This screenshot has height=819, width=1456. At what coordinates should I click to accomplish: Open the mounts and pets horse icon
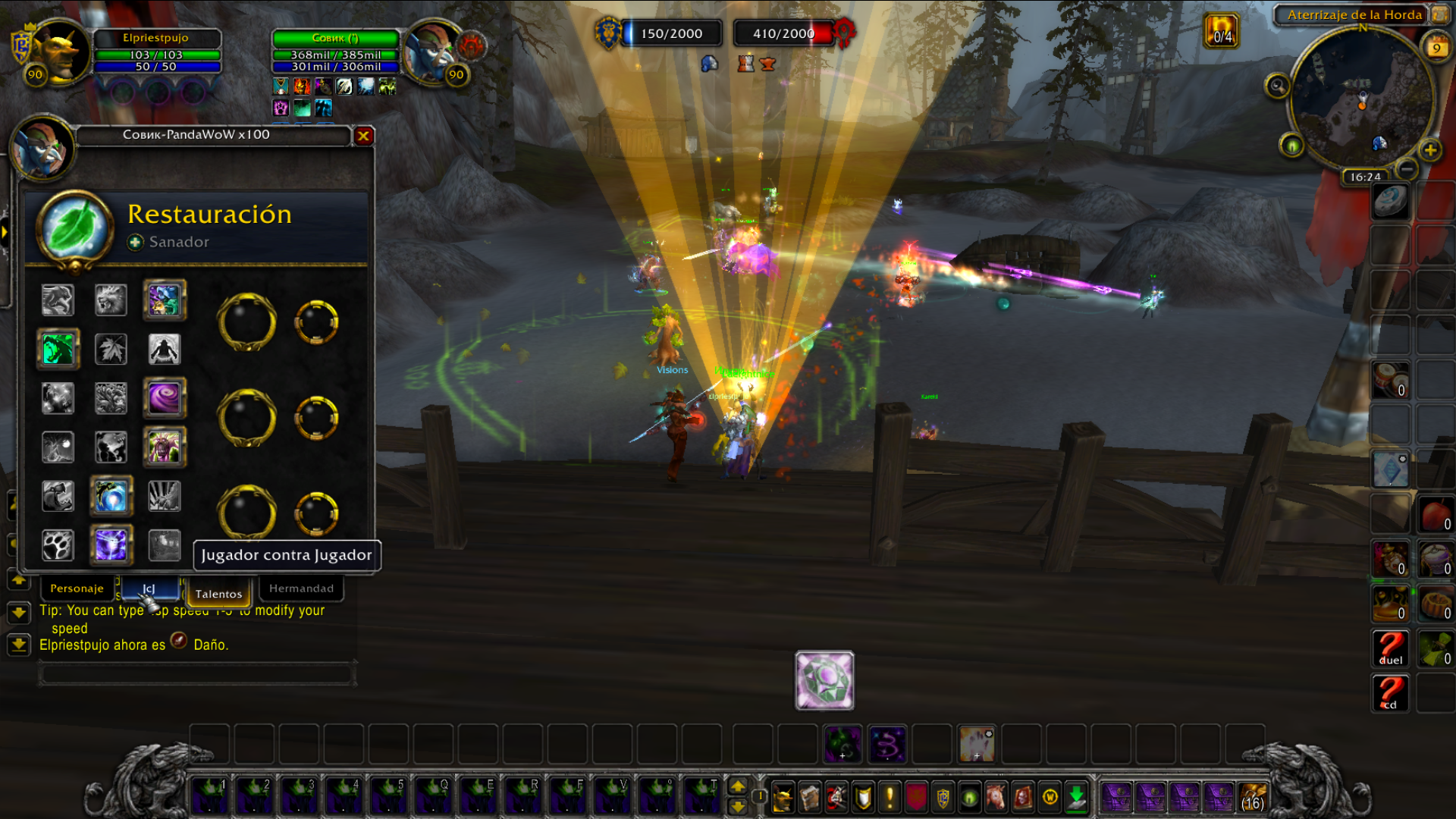996,797
